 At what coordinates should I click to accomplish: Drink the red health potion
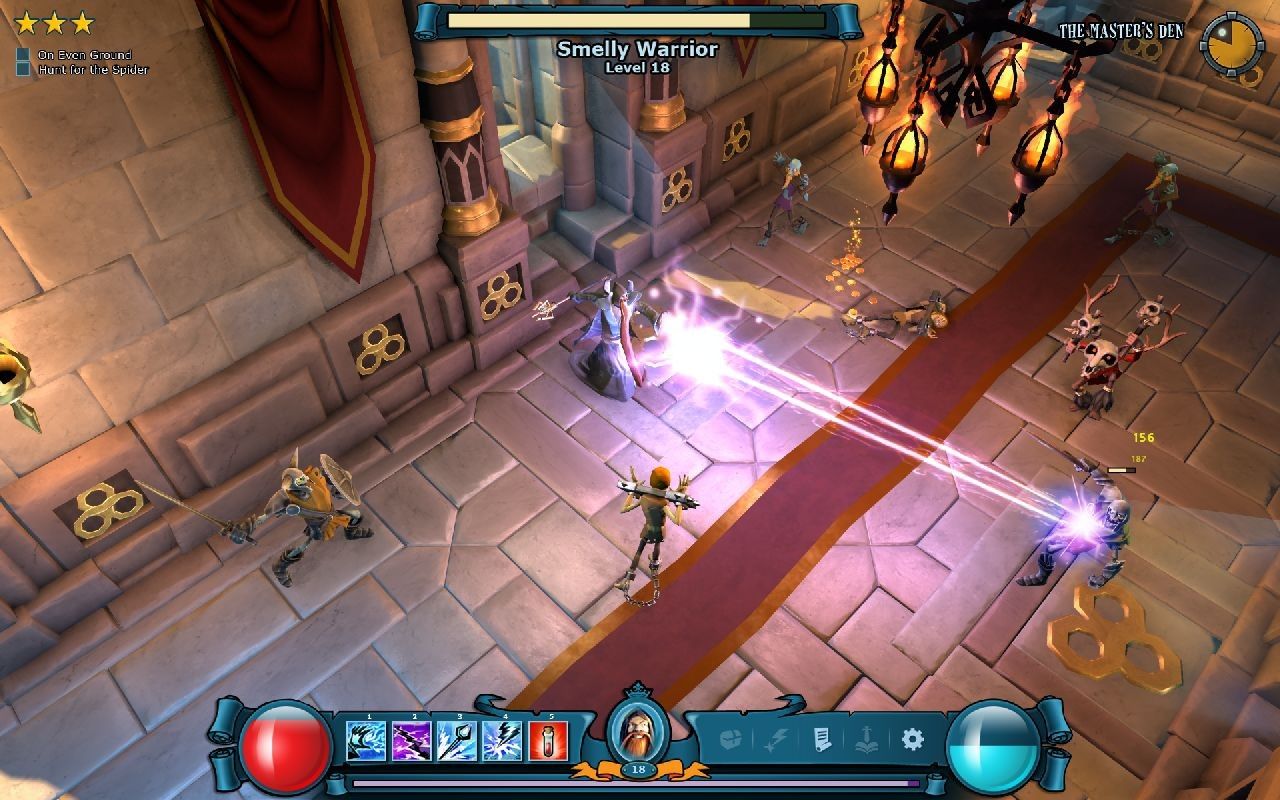pos(549,741)
